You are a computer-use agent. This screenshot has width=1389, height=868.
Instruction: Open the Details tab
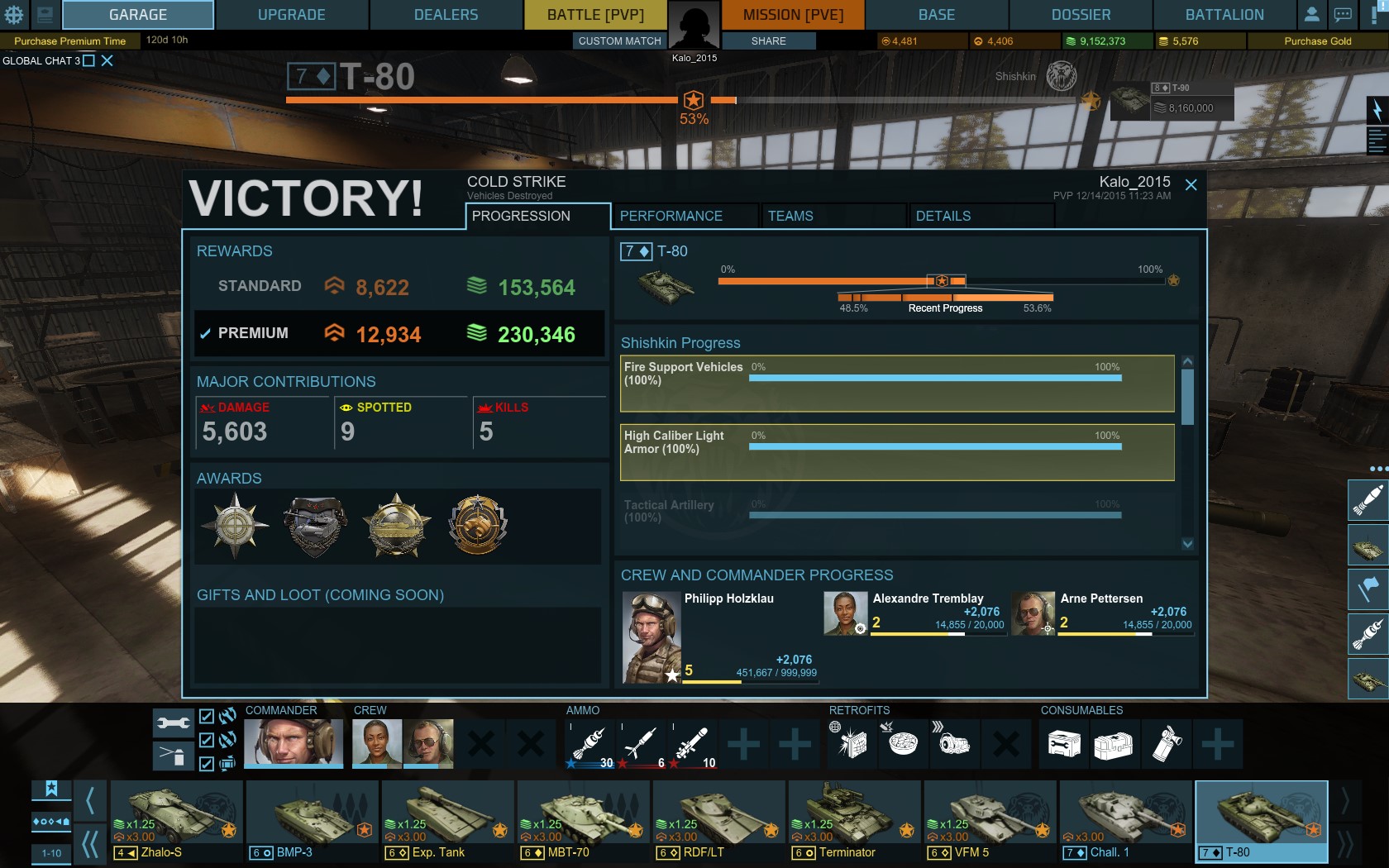point(943,216)
